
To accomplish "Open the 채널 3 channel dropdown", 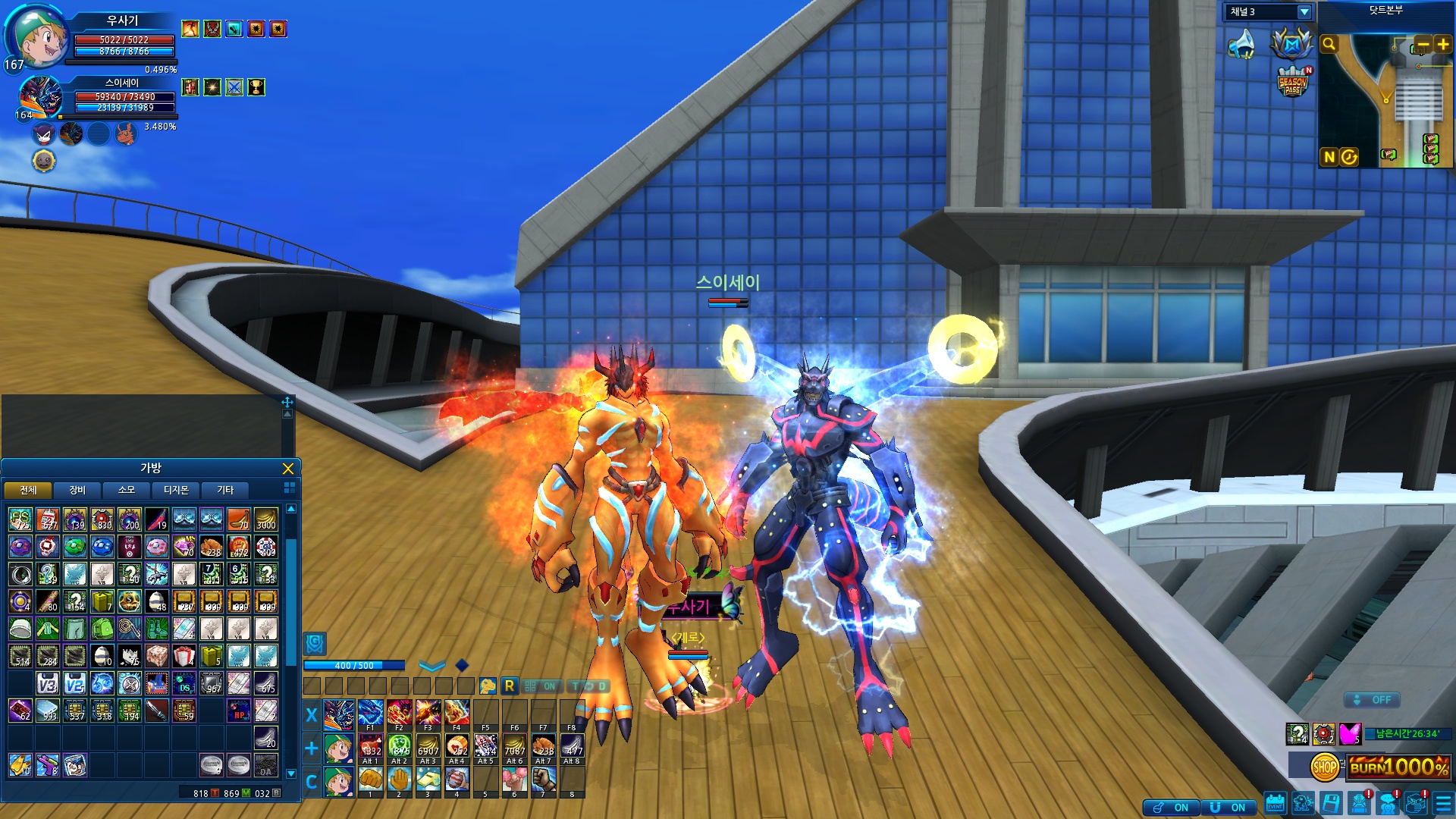I will tap(1304, 12).
